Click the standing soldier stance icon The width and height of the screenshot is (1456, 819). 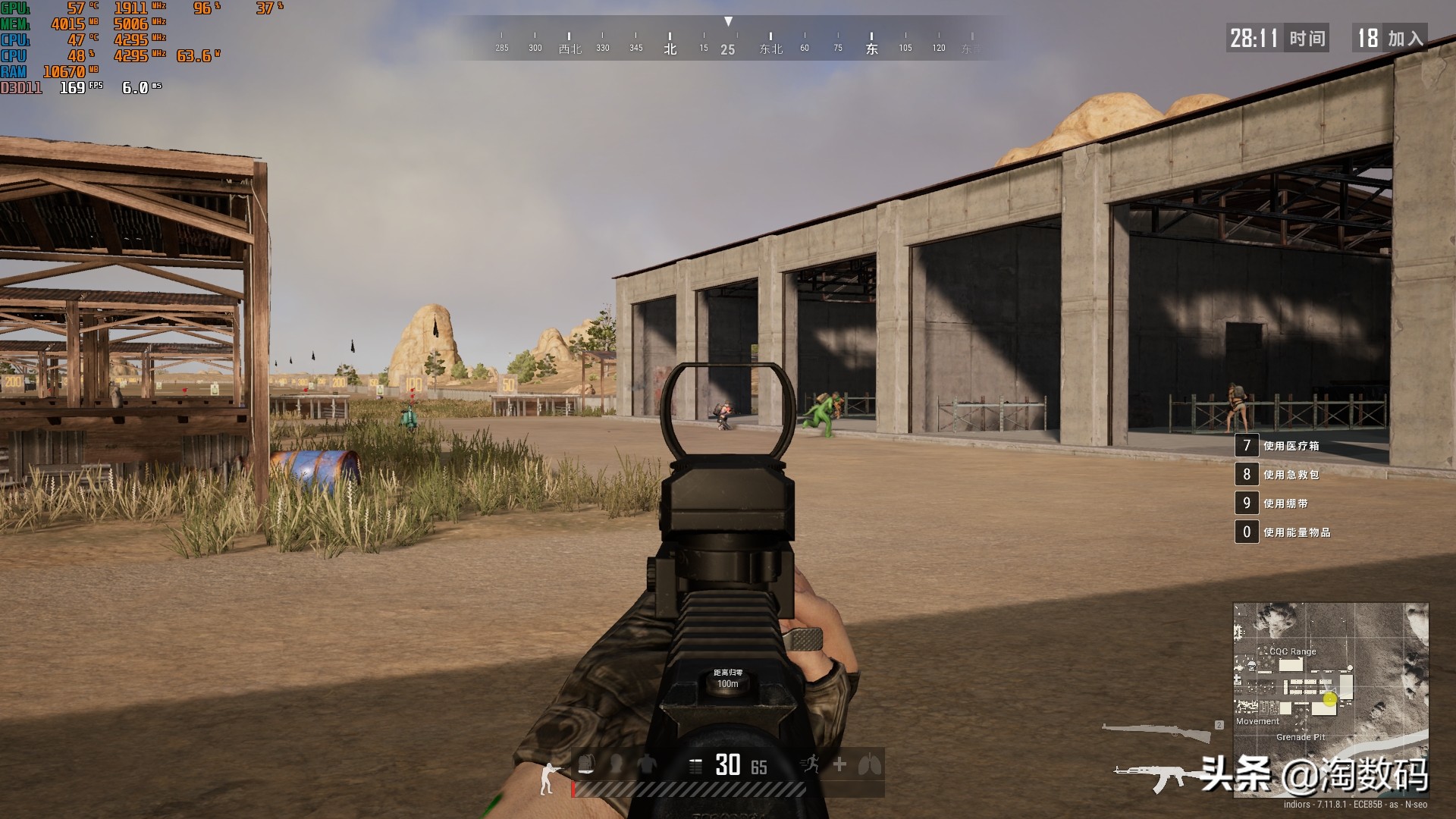548,779
